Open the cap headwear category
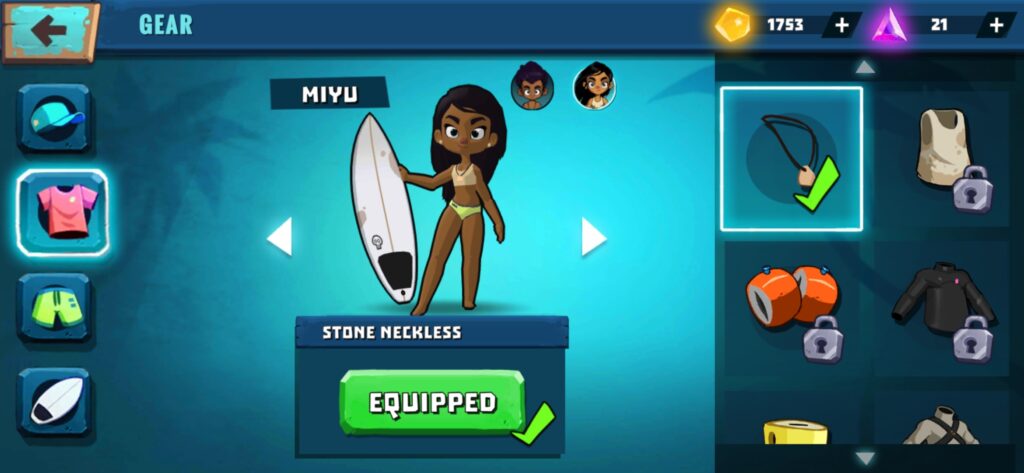Image resolution: width=1024 pixels, height=473 pixels. 54,118
